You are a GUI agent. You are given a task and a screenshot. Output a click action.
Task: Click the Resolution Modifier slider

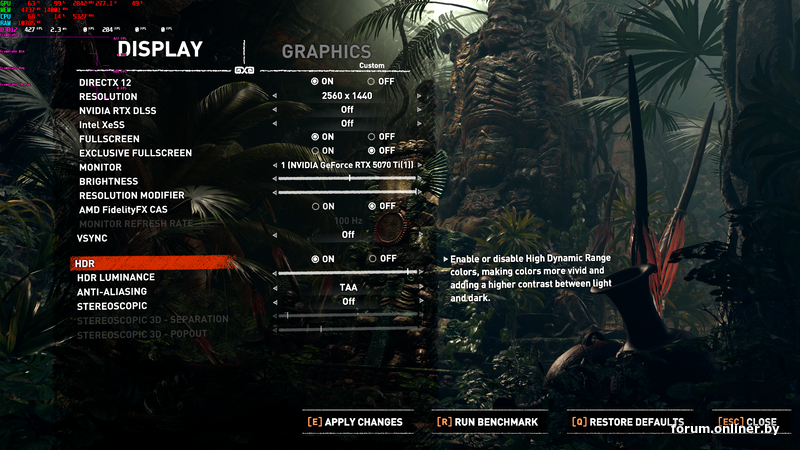[347, 193]
